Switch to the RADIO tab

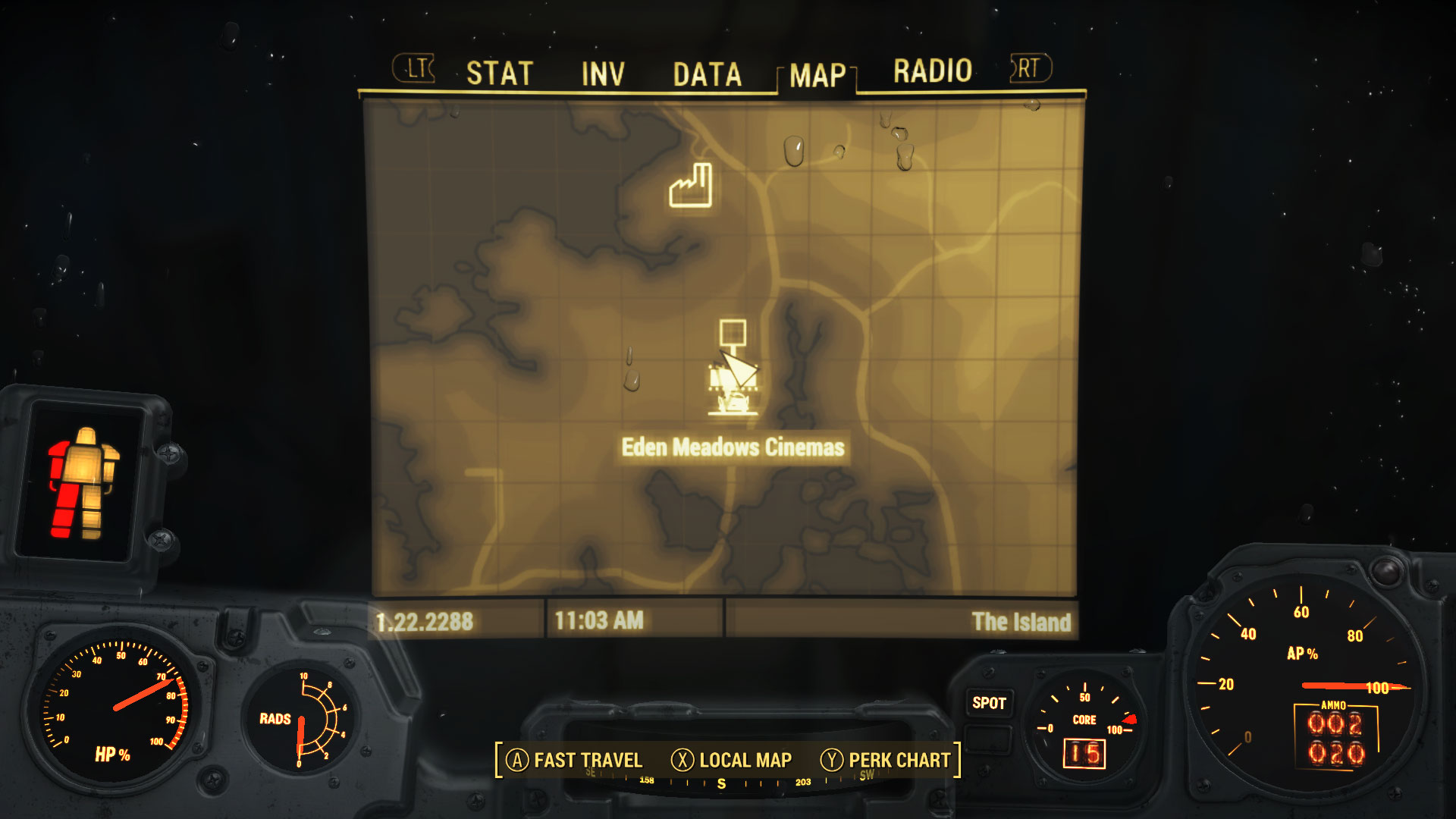point(932,71)
